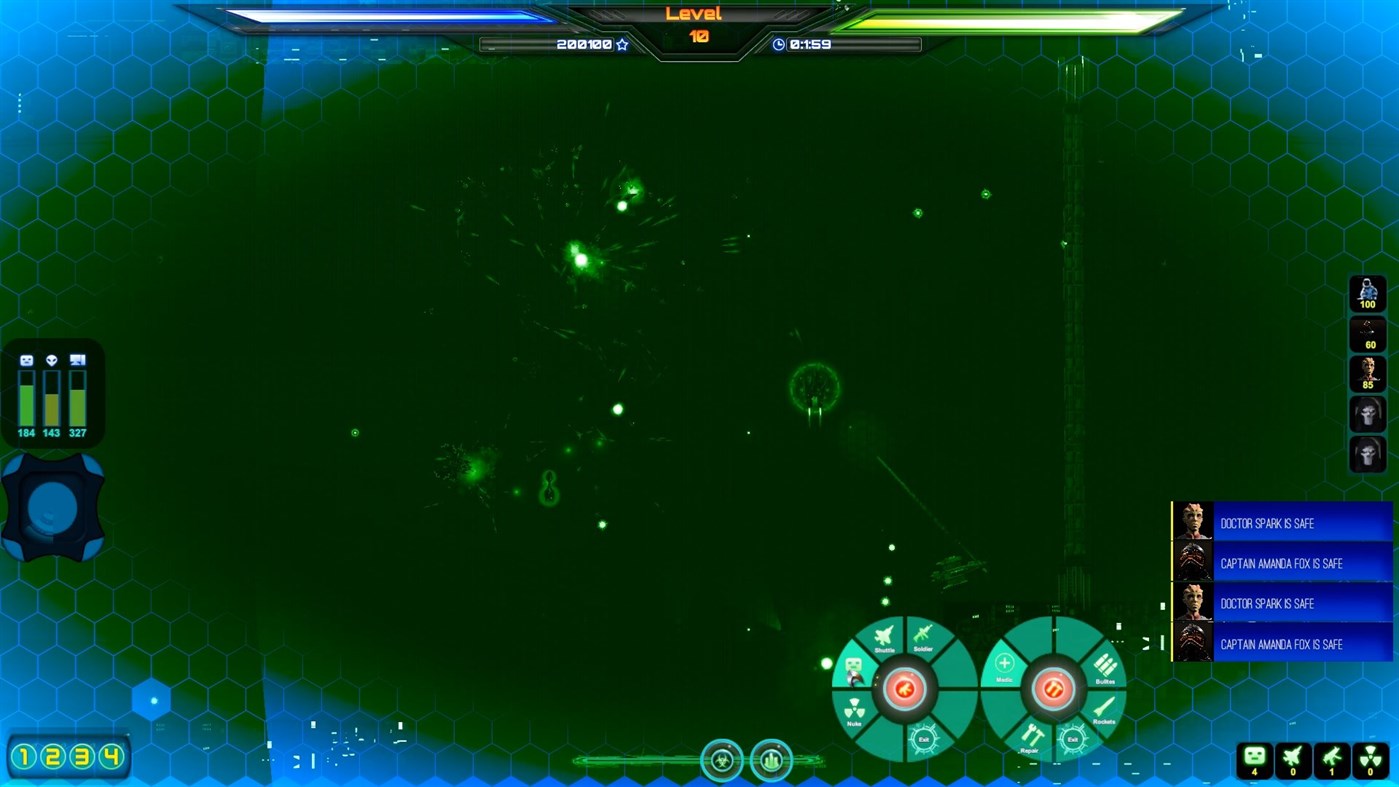
Task: Select the Repair wrench option
Action: [1034, 738]
